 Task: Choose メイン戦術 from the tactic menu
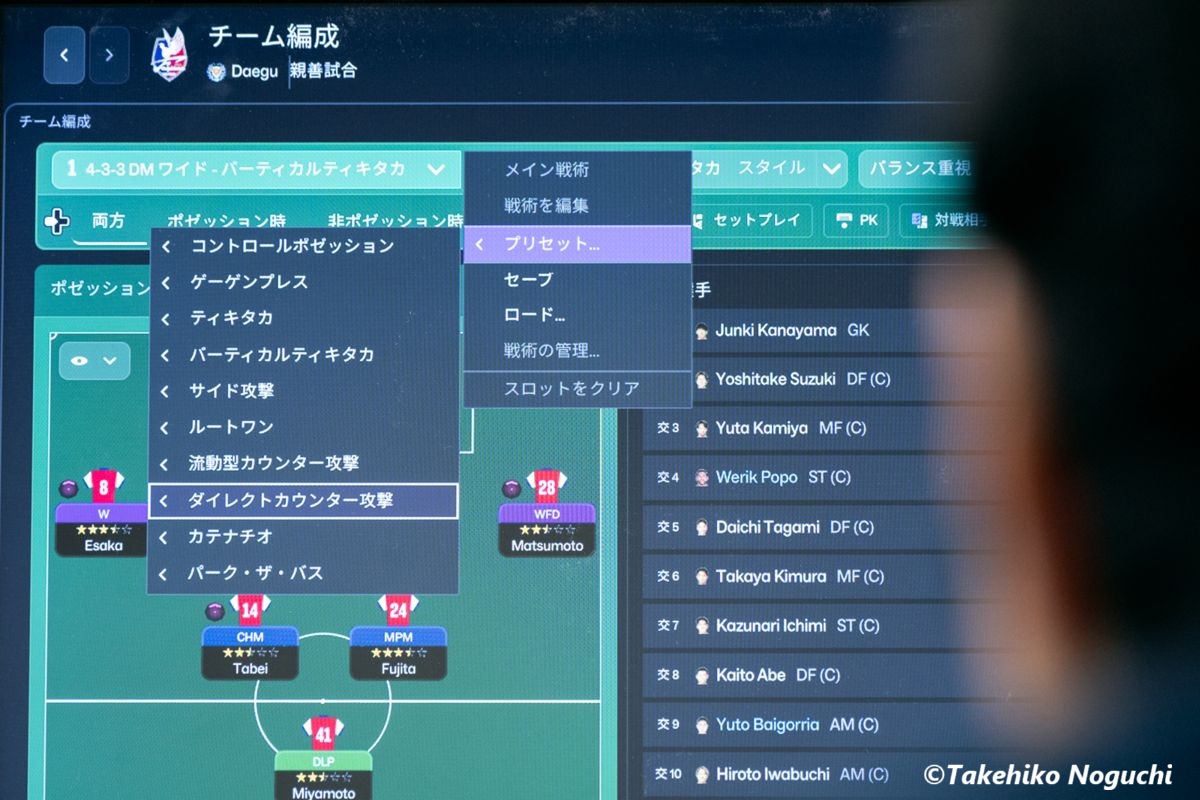pos(546,170)
